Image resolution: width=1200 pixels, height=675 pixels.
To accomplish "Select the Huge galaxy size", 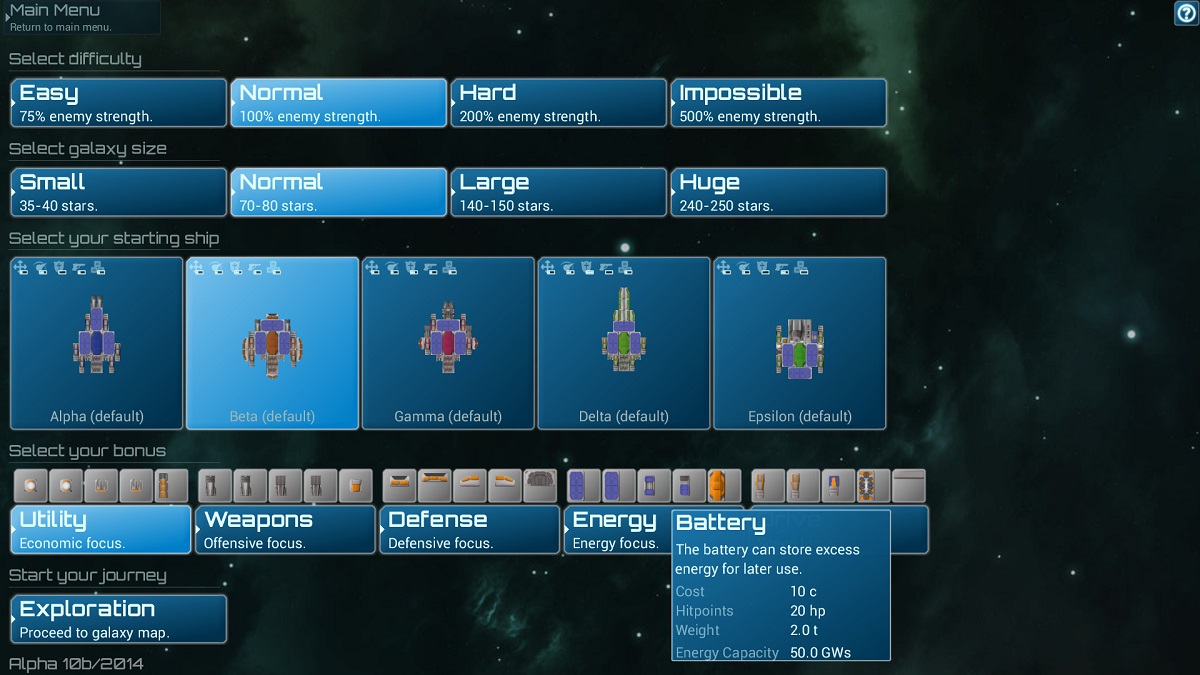I will tap(779, 192).
